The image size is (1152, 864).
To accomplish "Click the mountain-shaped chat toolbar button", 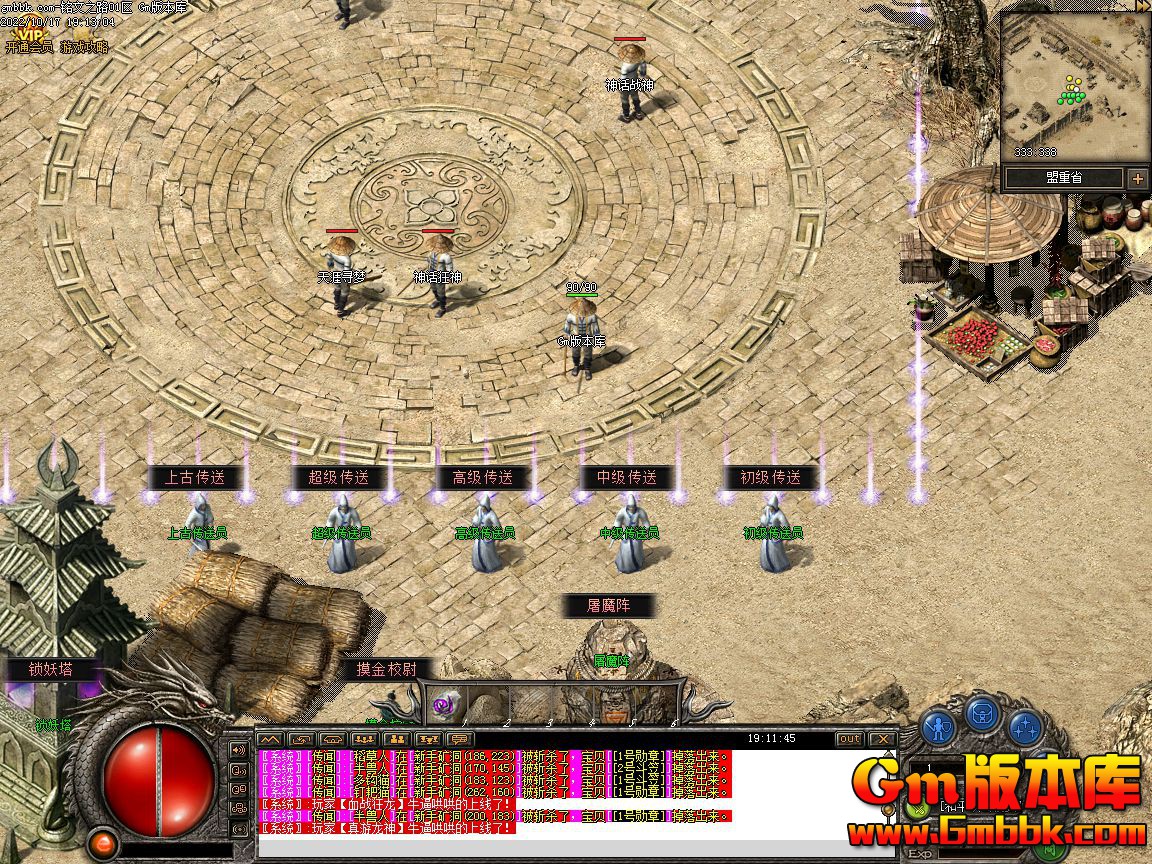I will pos(269,739).
